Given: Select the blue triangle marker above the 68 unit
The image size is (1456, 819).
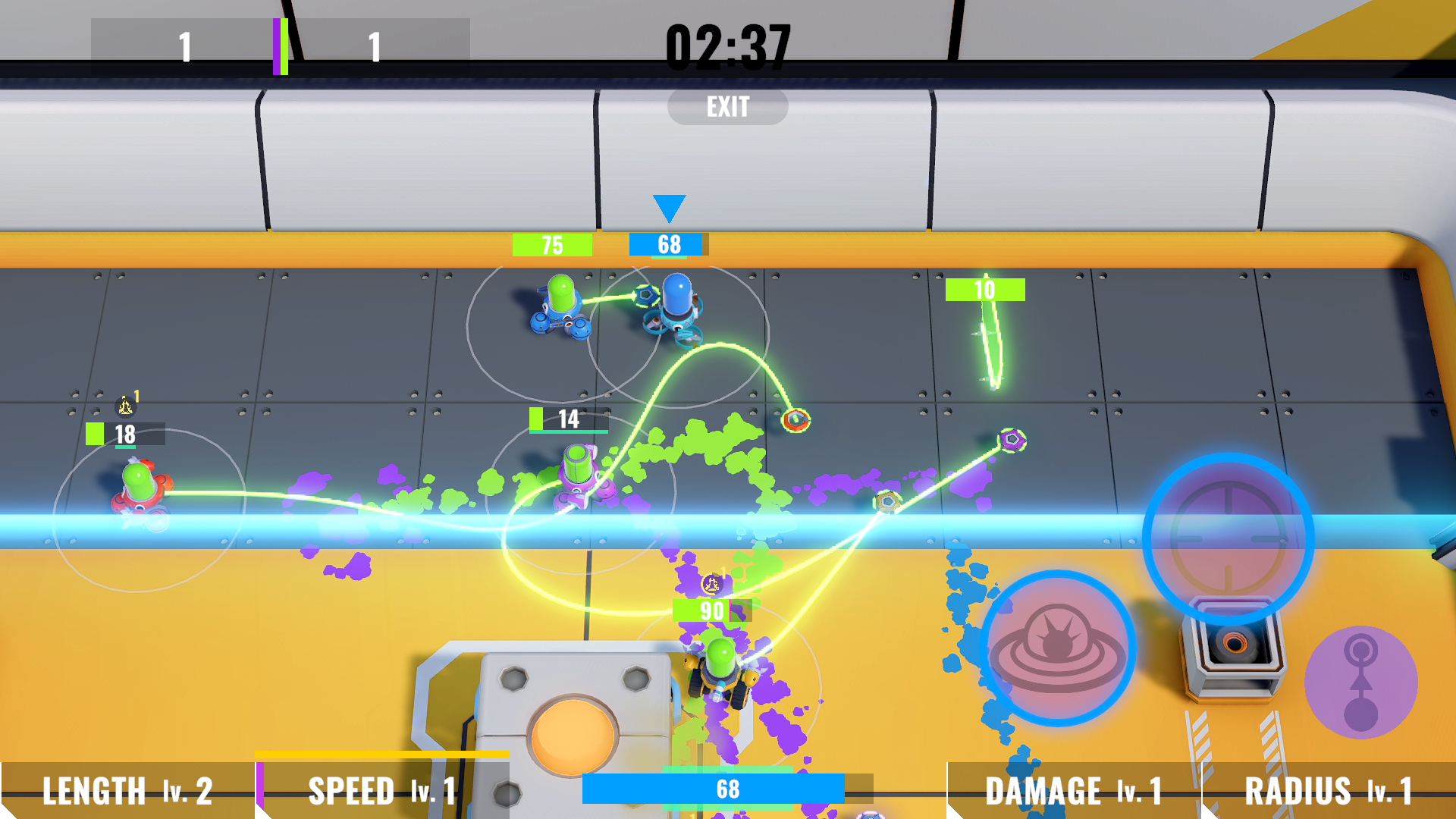Looking at the screenshot, I should (668, 206).
